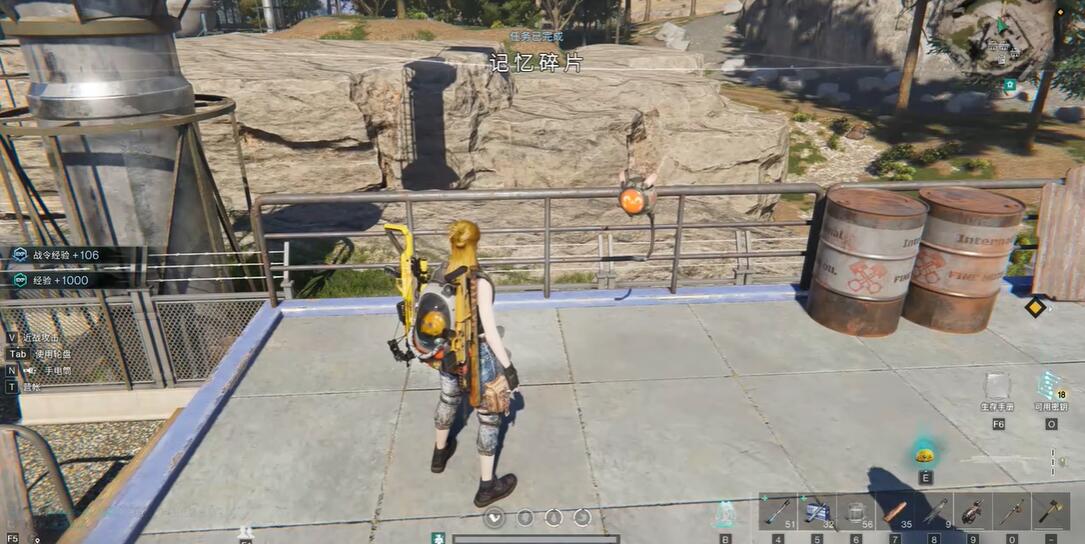Select the copper bar slot with count 35

click(895, 512)
